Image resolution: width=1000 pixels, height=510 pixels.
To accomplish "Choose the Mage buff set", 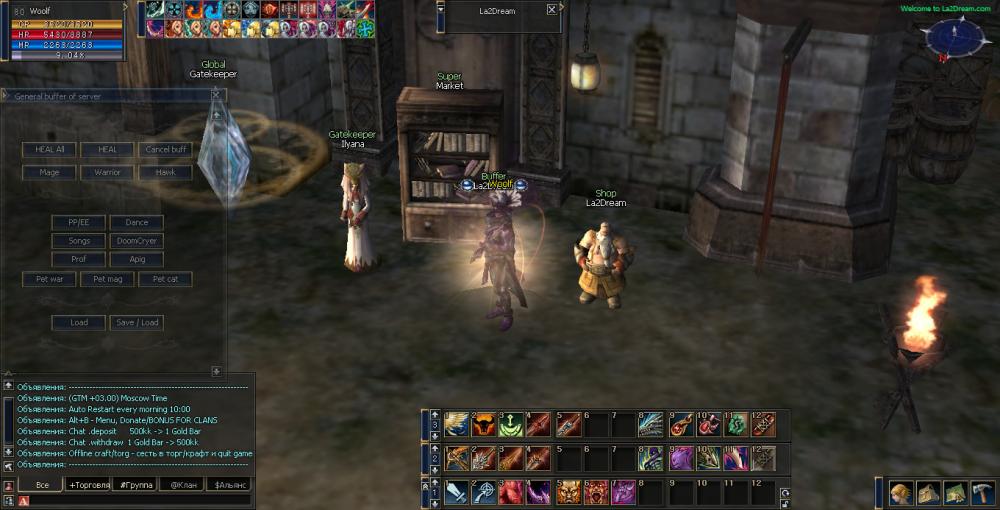I will (49, 172).
